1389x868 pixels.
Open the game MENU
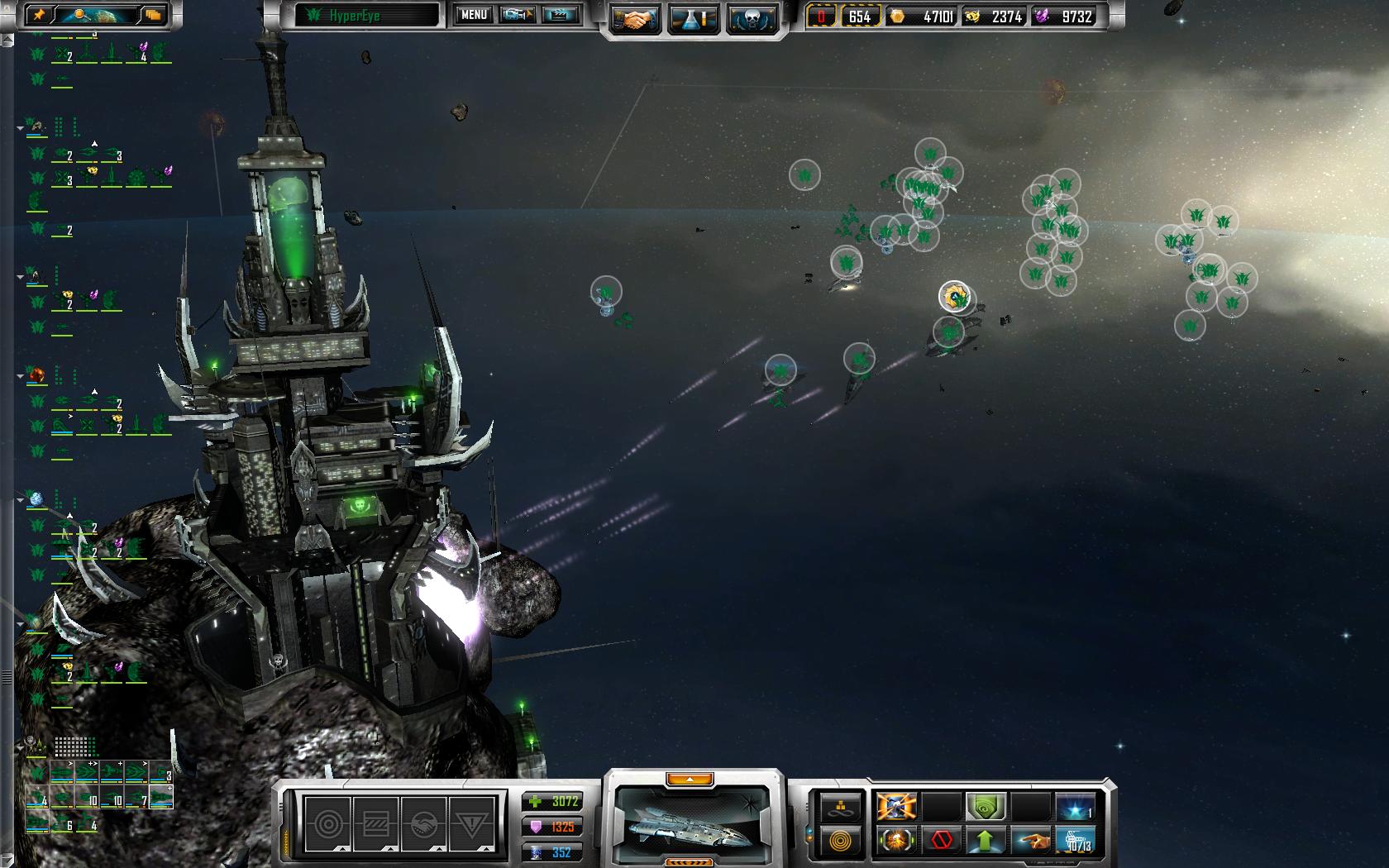(x=474, y=15)
